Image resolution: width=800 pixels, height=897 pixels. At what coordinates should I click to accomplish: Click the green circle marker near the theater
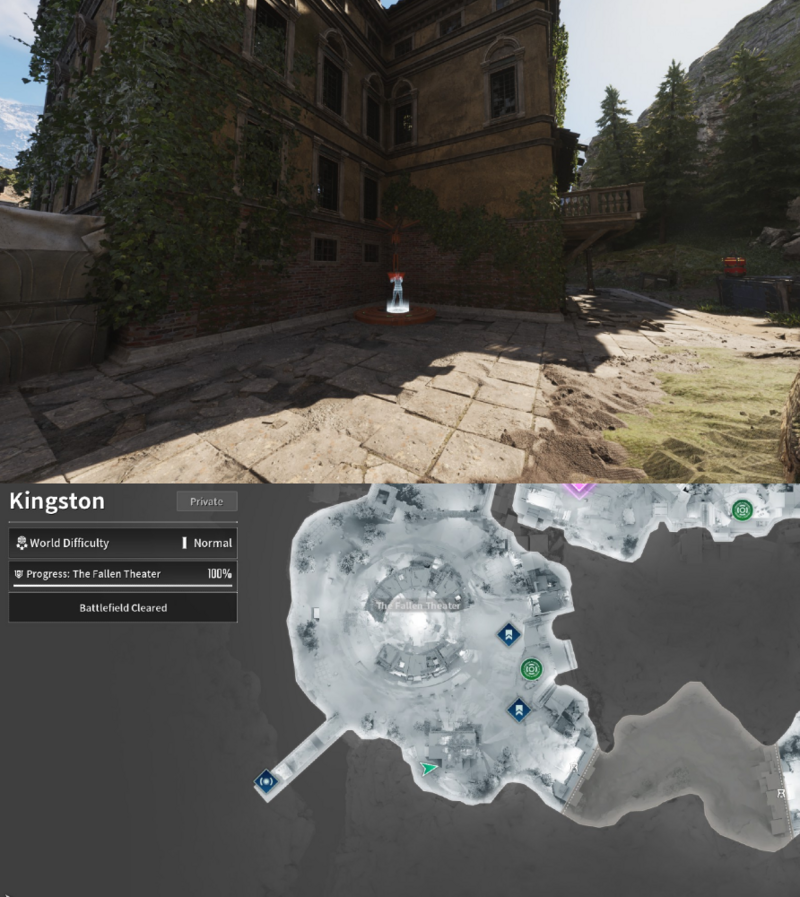[531, 669]
